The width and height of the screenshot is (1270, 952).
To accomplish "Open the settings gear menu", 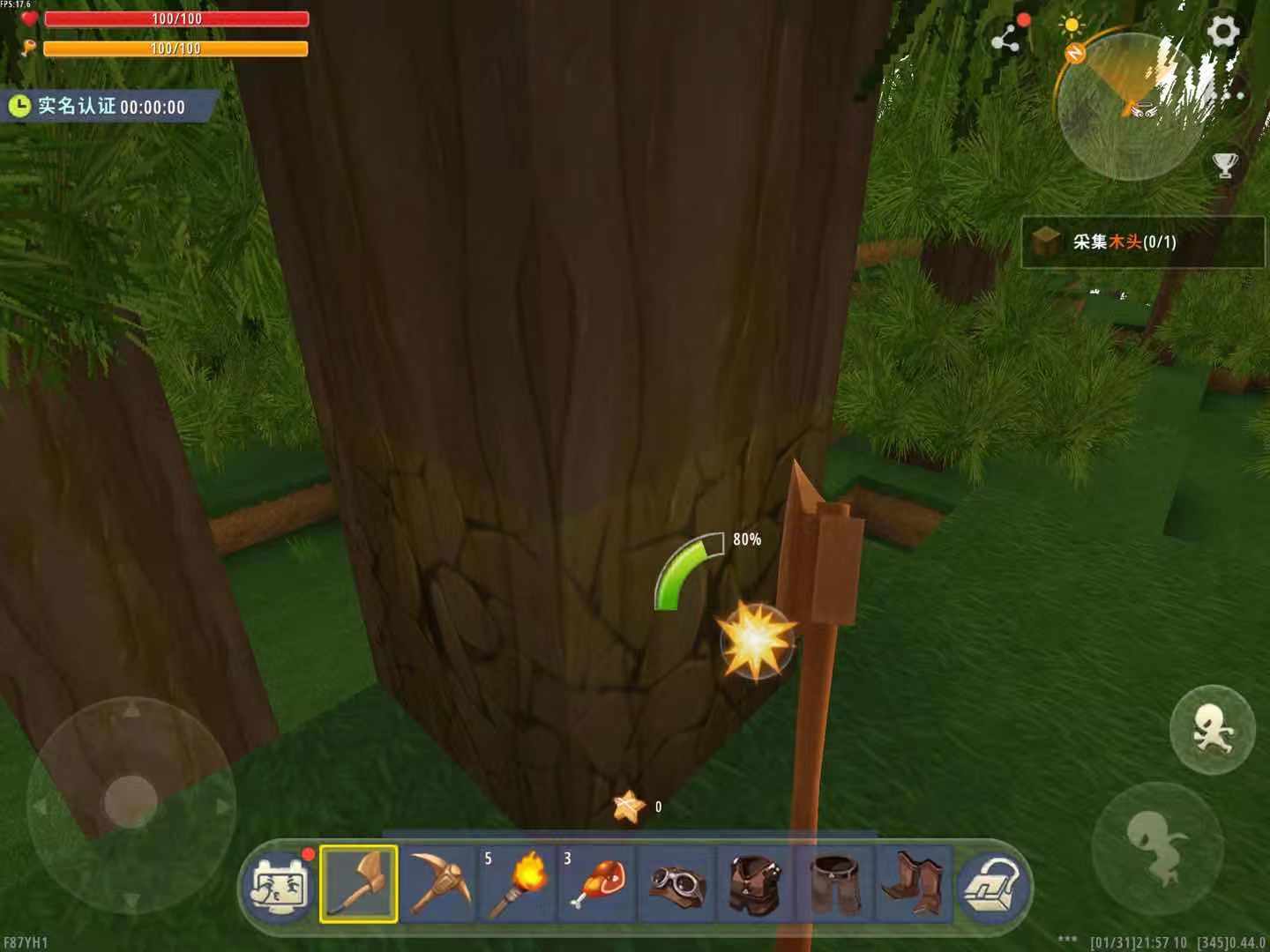I will 1223,32.
